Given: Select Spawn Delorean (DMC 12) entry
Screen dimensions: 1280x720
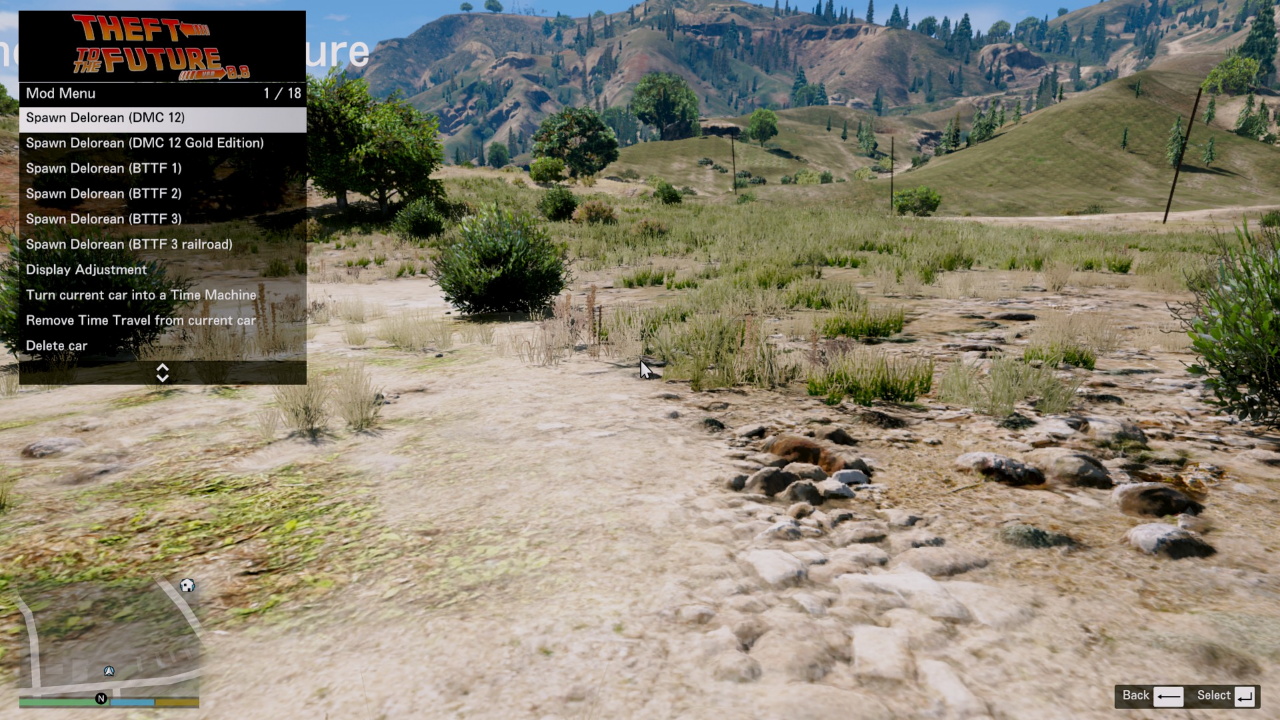Looking at the screenshot, I should [162, 118].
